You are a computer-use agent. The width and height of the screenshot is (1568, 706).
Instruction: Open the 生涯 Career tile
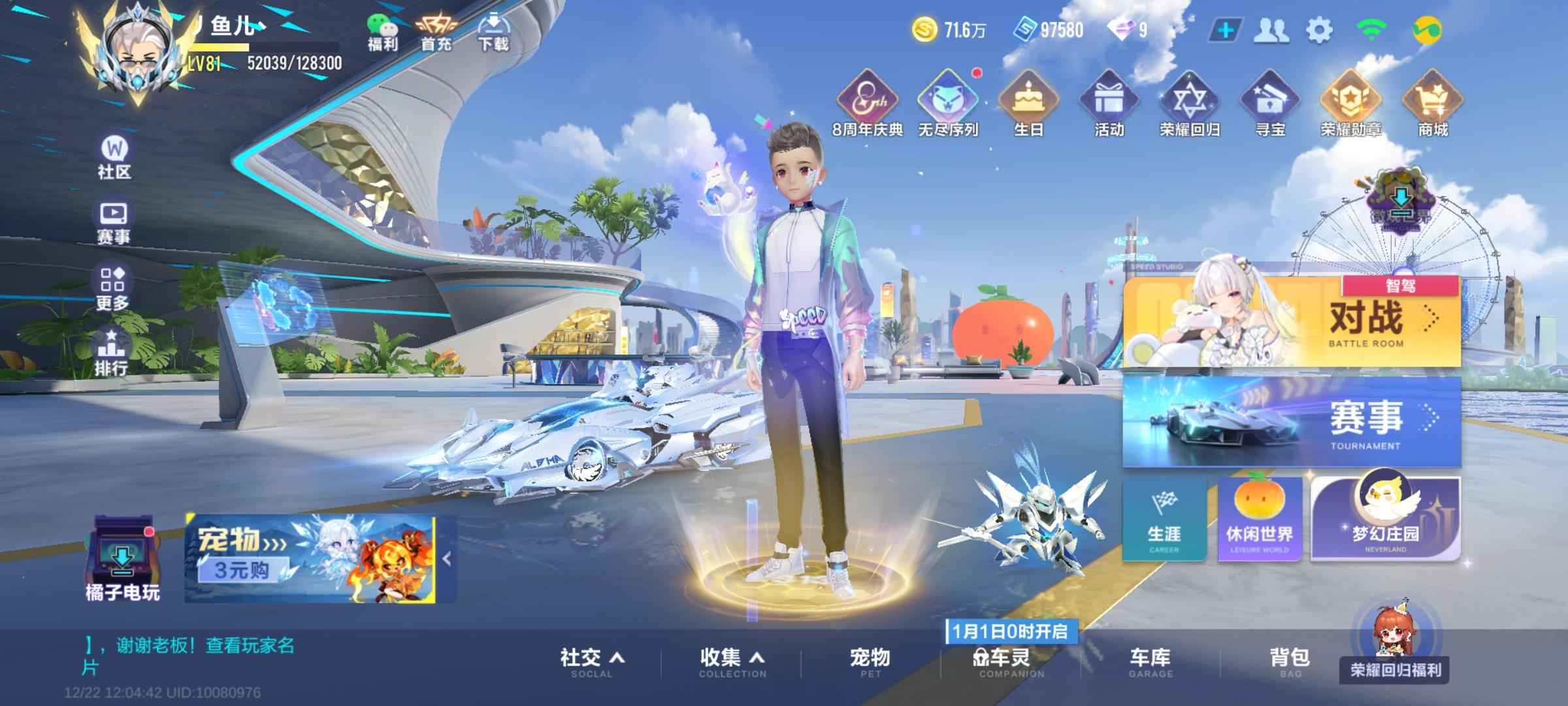[1164, 518]
